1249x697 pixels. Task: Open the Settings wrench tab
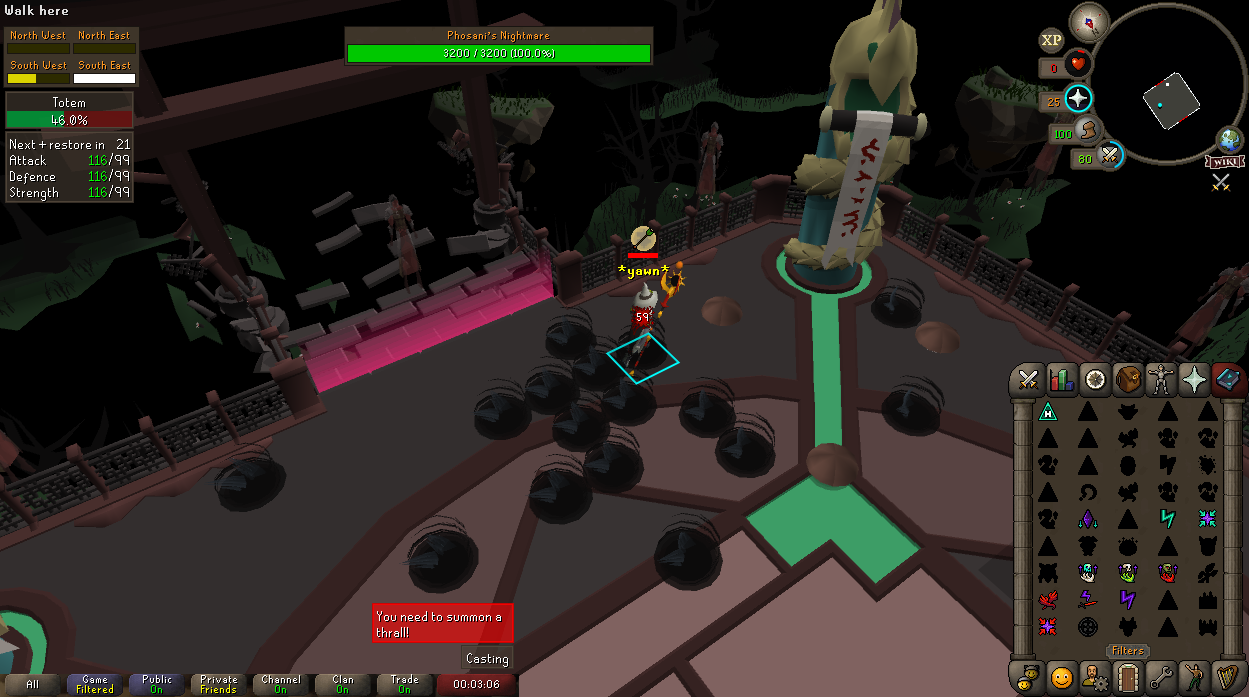tap(1161, 677)
